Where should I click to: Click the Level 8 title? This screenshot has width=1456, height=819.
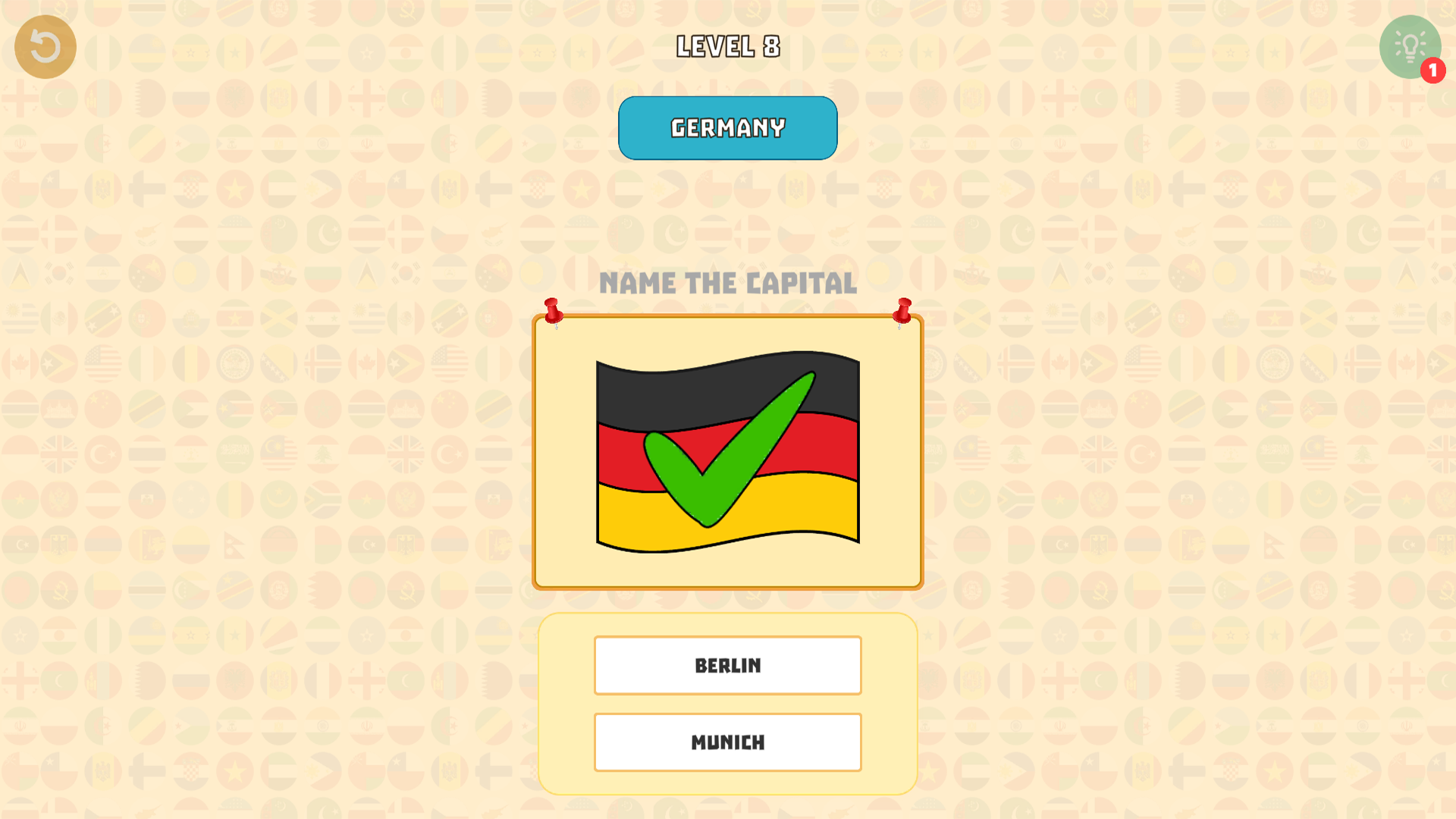point(727,46)
